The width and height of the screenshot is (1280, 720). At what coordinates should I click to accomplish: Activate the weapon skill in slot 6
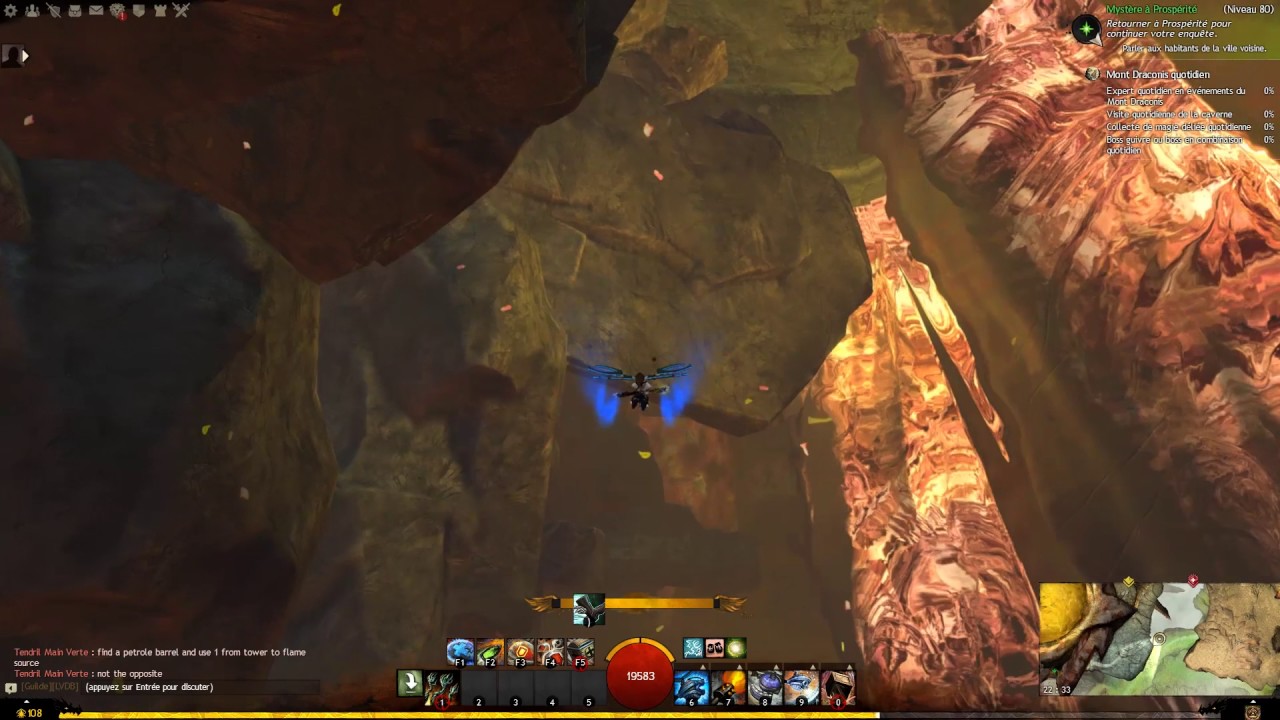692,685
